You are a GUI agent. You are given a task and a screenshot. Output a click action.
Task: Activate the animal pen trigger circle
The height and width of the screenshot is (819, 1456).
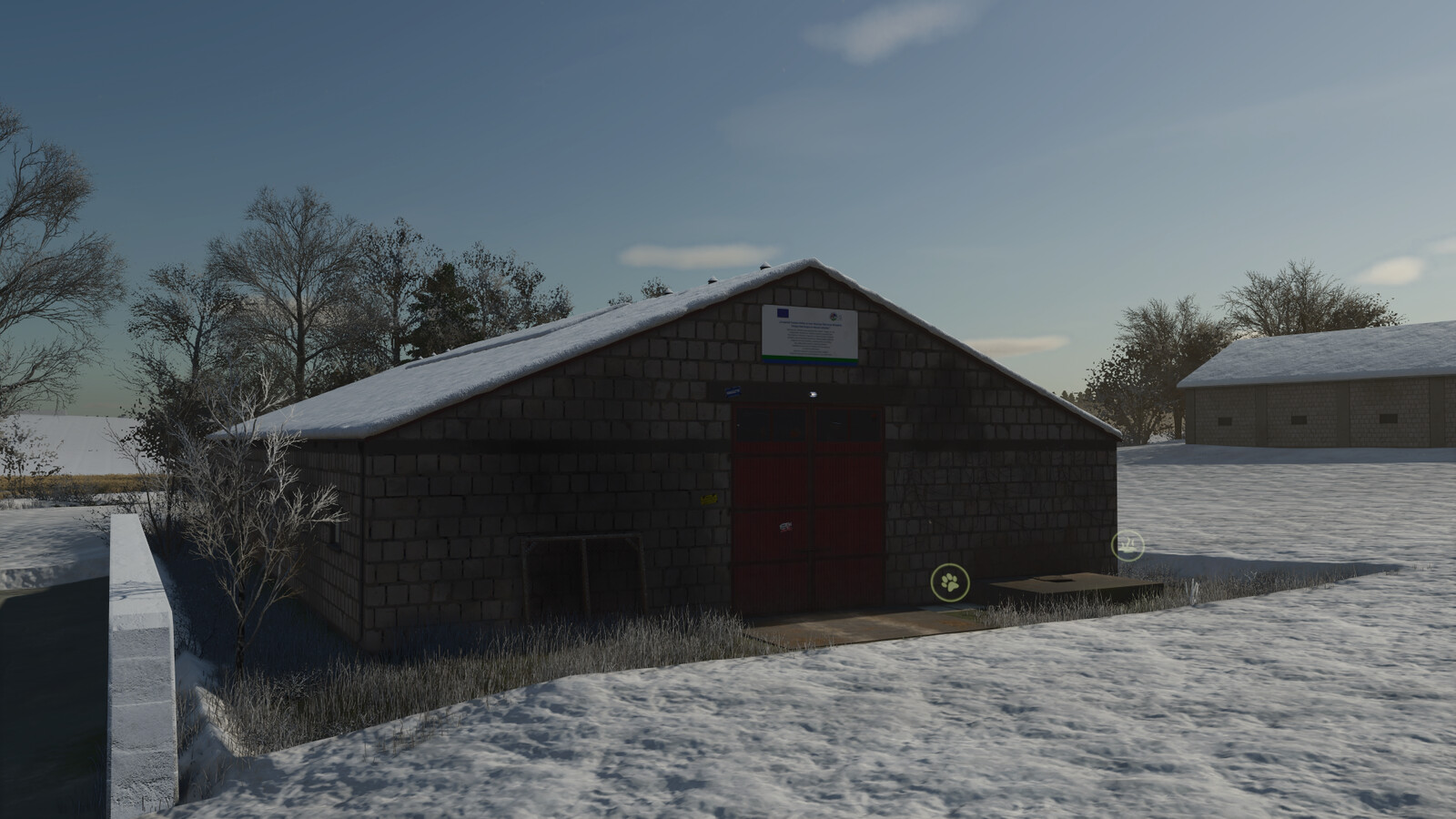[949, 583]
